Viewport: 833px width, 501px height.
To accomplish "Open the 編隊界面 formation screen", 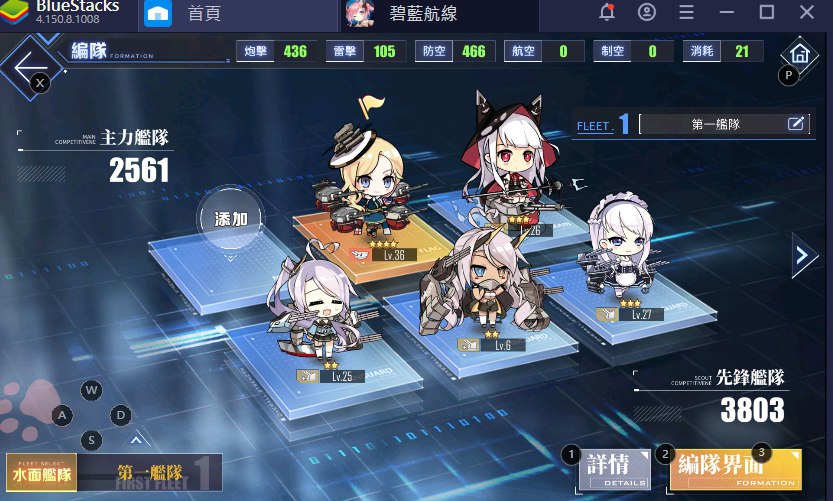I will (x=733, y=468).
